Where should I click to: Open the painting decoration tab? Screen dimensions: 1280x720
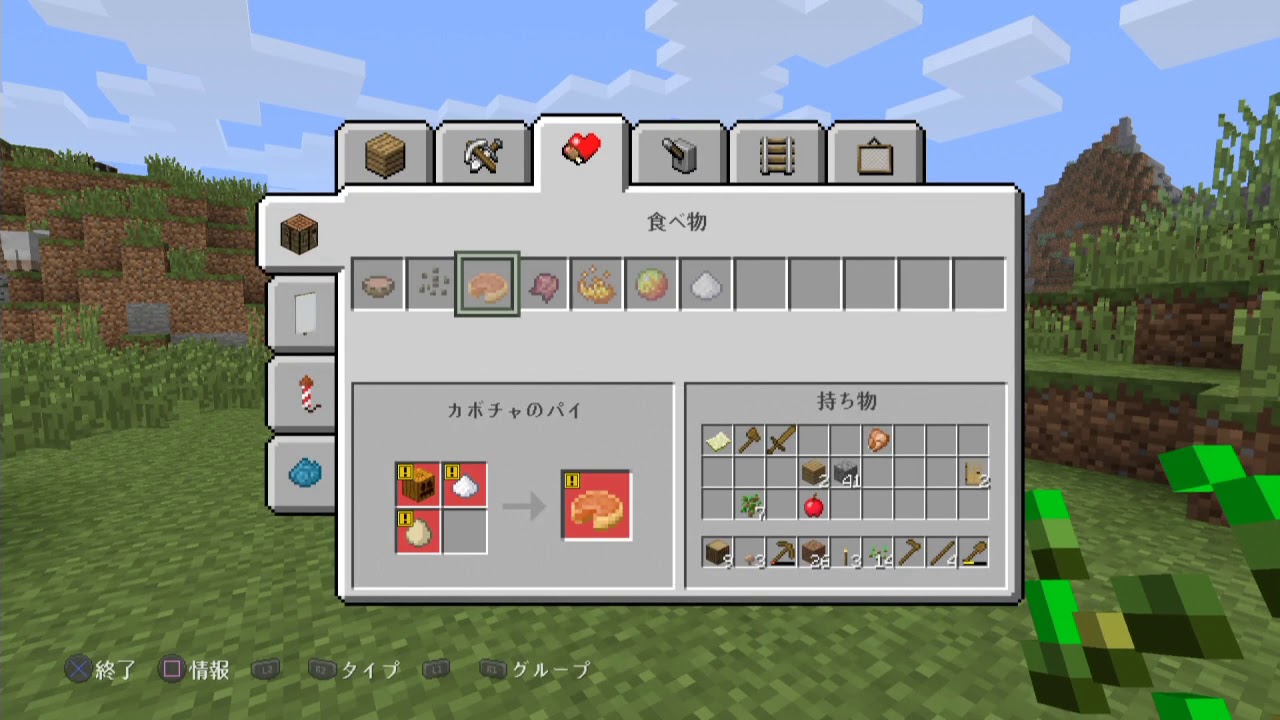click(874, 152)
